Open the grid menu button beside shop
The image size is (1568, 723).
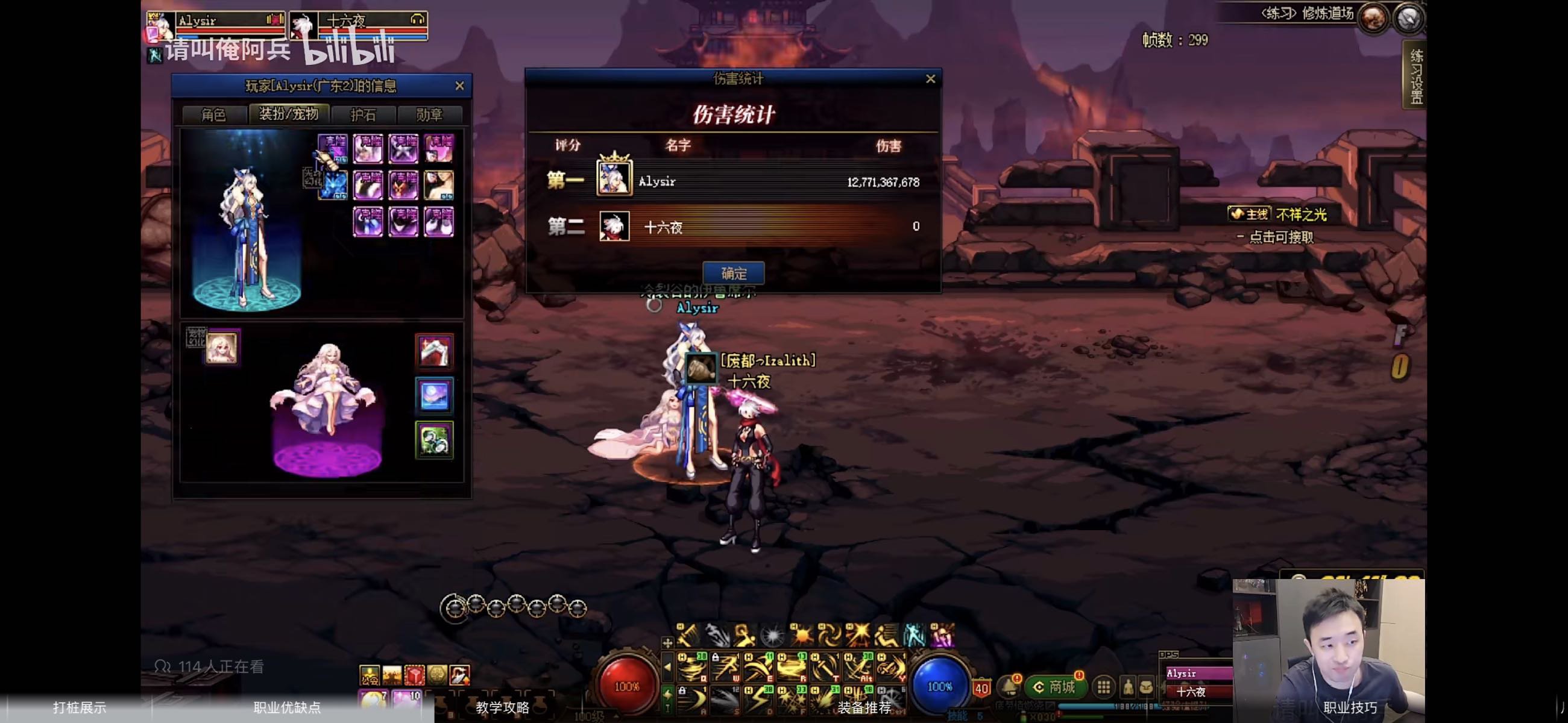click(x=1103, y=687)
